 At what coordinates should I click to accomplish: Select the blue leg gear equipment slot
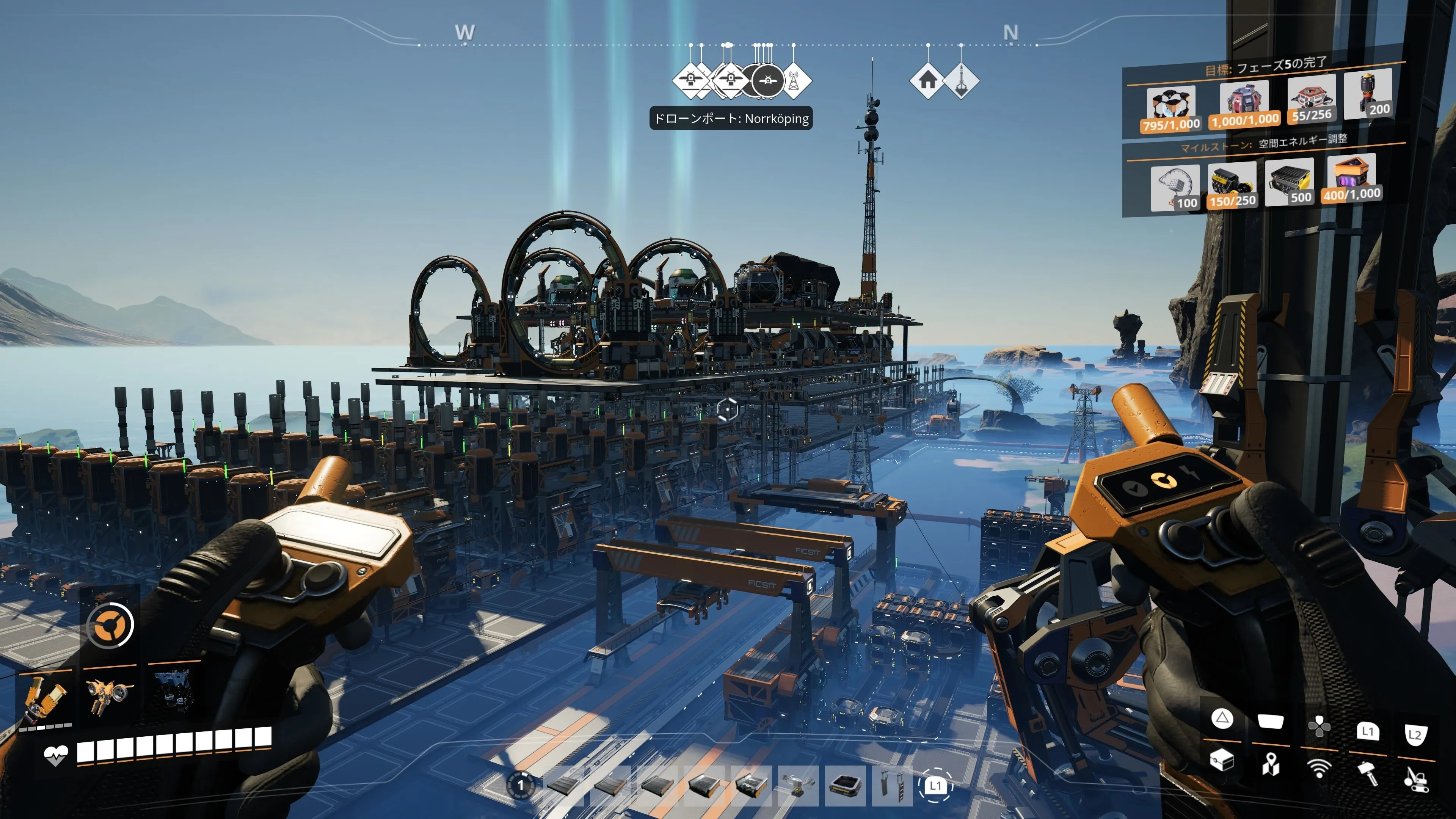coord(173,690)
